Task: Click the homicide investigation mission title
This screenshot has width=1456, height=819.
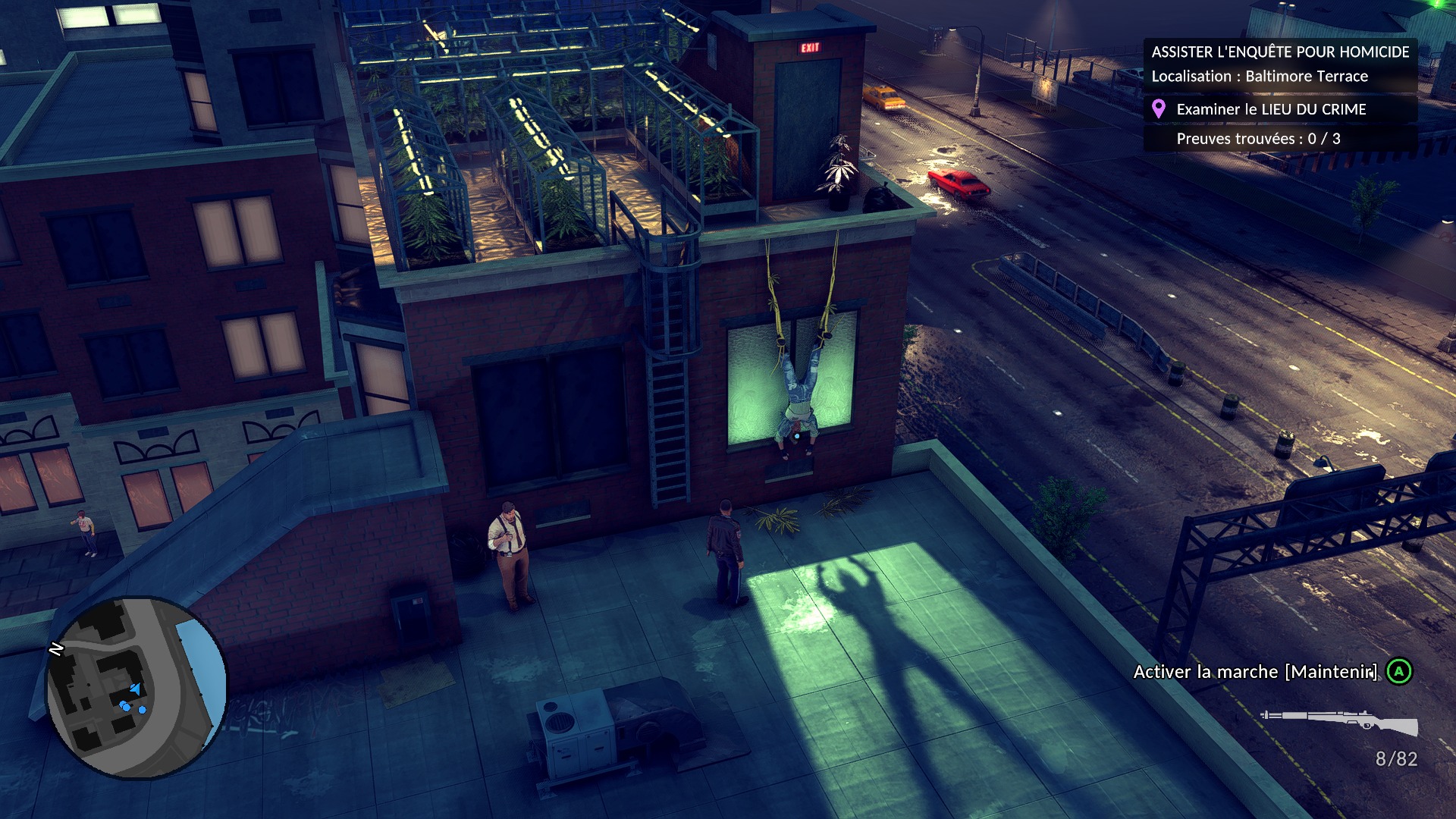Action: pos(1280,52)
